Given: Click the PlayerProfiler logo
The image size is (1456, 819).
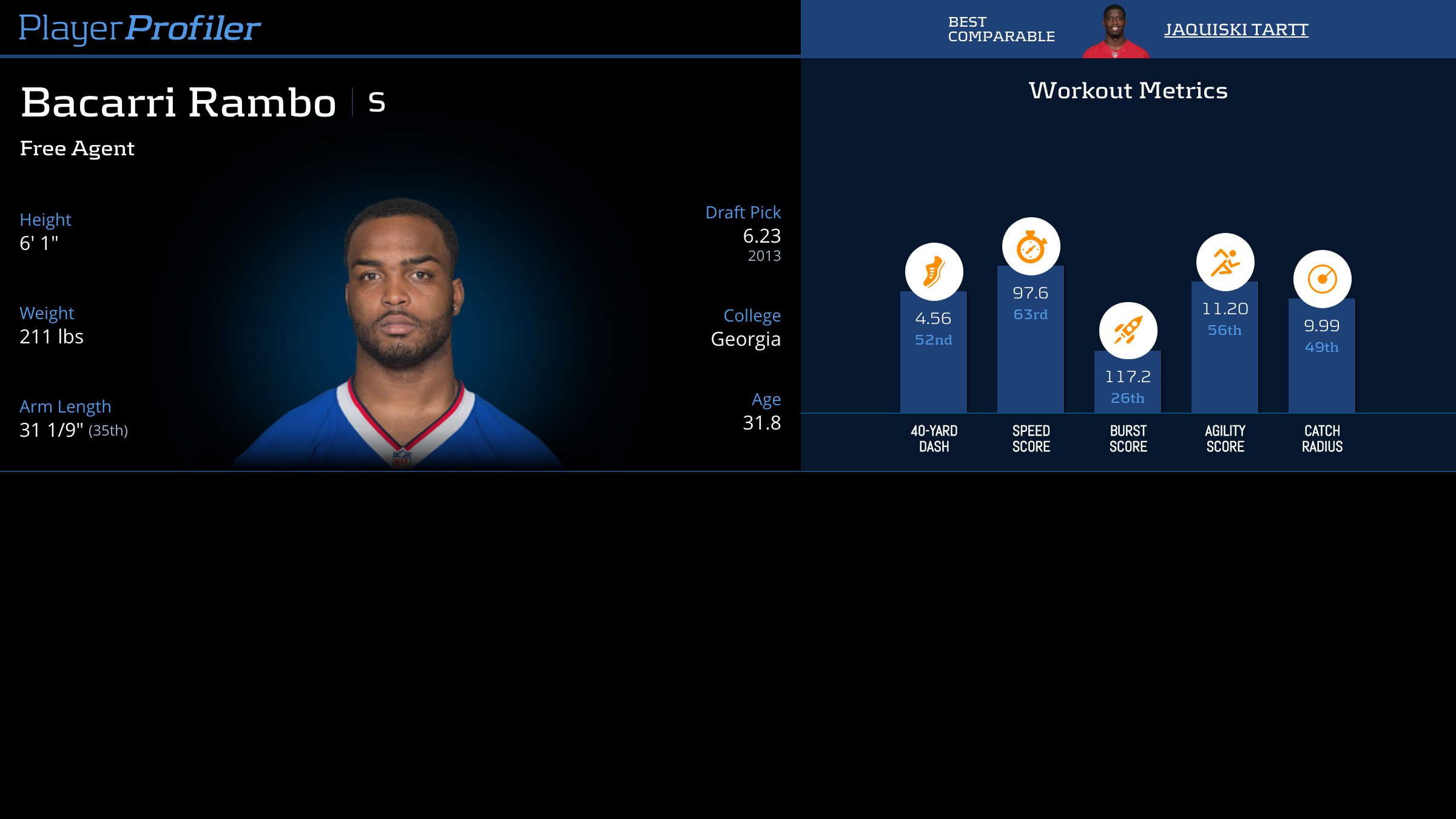Looking at the screenshot, I should (140, 28).
